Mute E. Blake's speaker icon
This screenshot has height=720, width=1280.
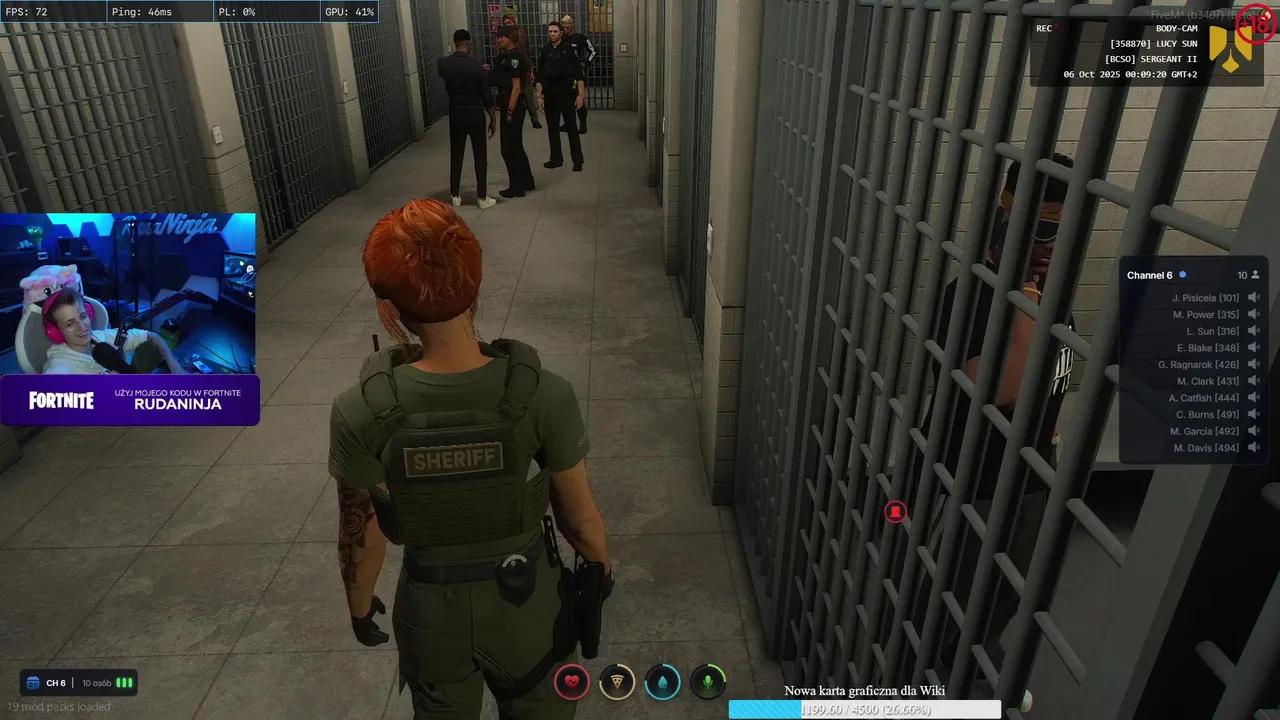1254,348
